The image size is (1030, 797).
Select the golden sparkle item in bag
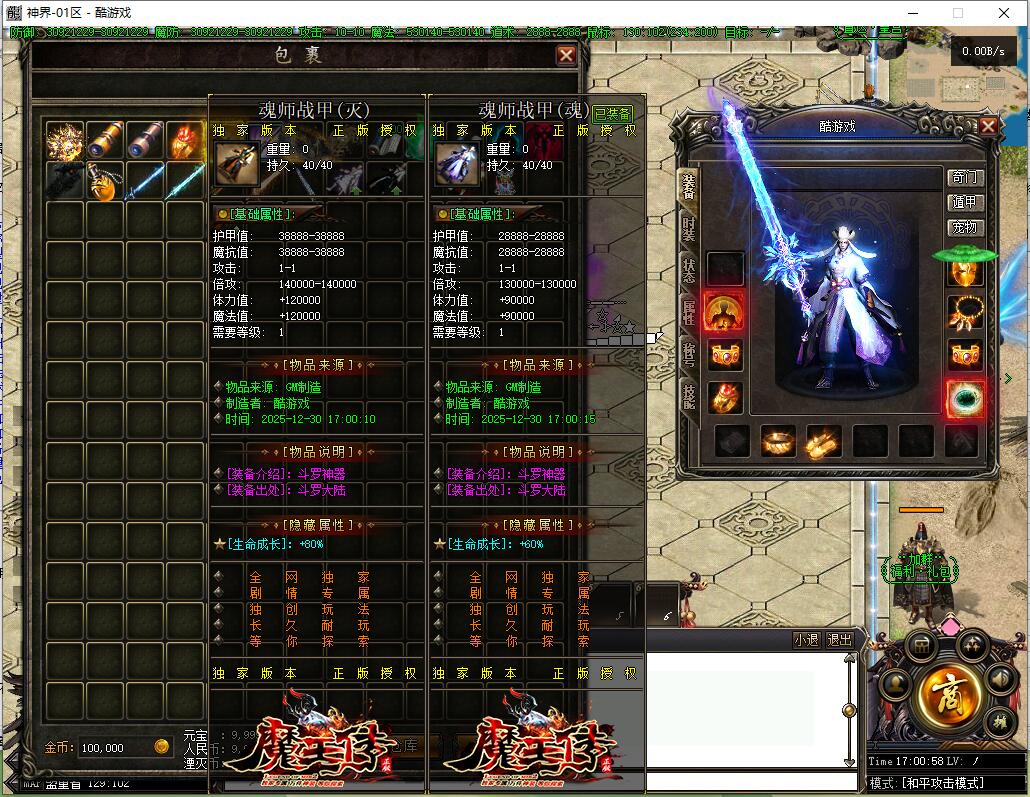tap(65, 141)
